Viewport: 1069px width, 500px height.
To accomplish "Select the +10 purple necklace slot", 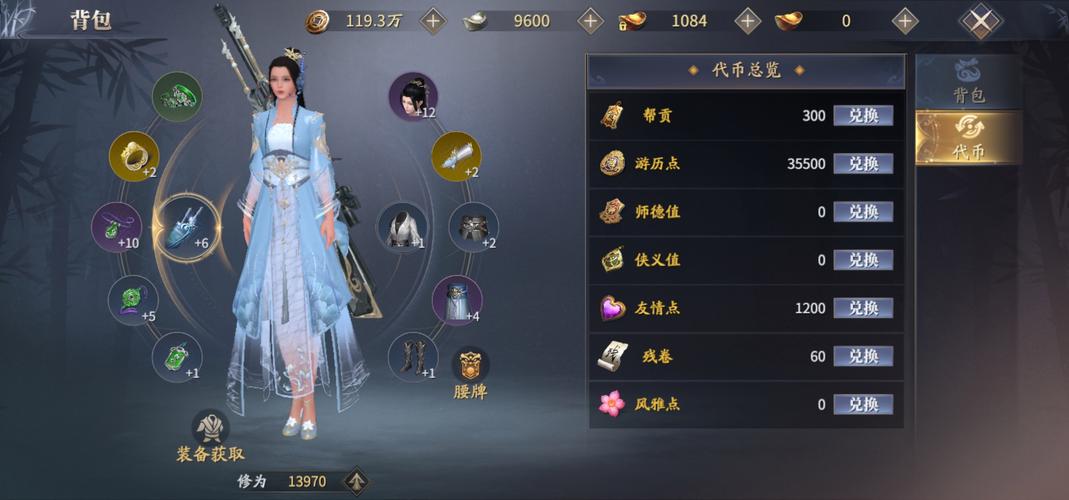I will click(x=116, y=226).
